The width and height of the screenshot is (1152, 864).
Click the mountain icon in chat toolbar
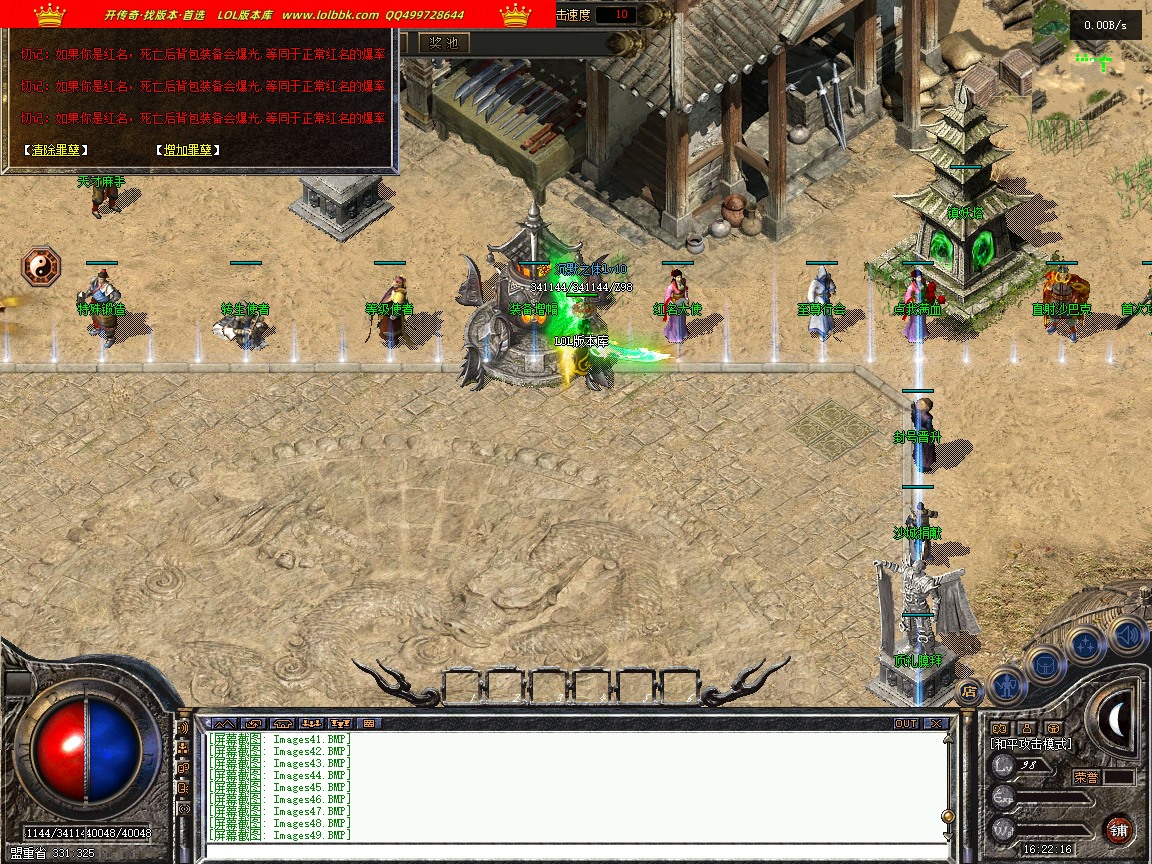point(223,723)
